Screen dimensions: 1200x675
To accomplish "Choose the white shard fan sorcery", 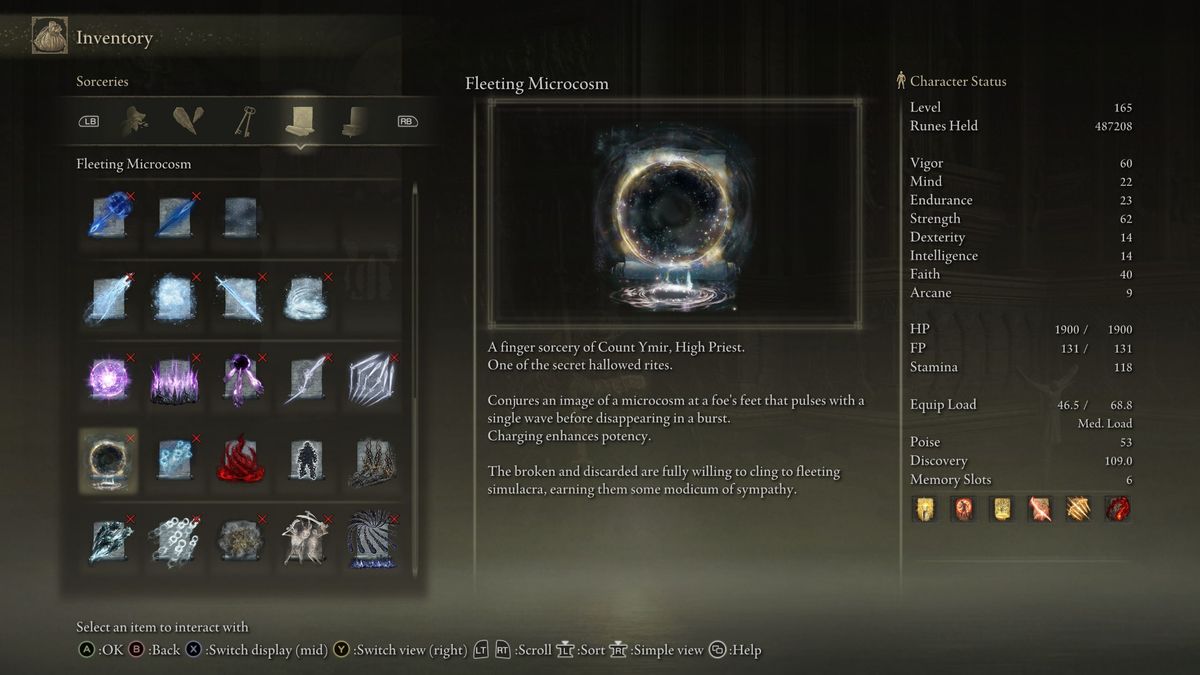I will coord(371,380).
